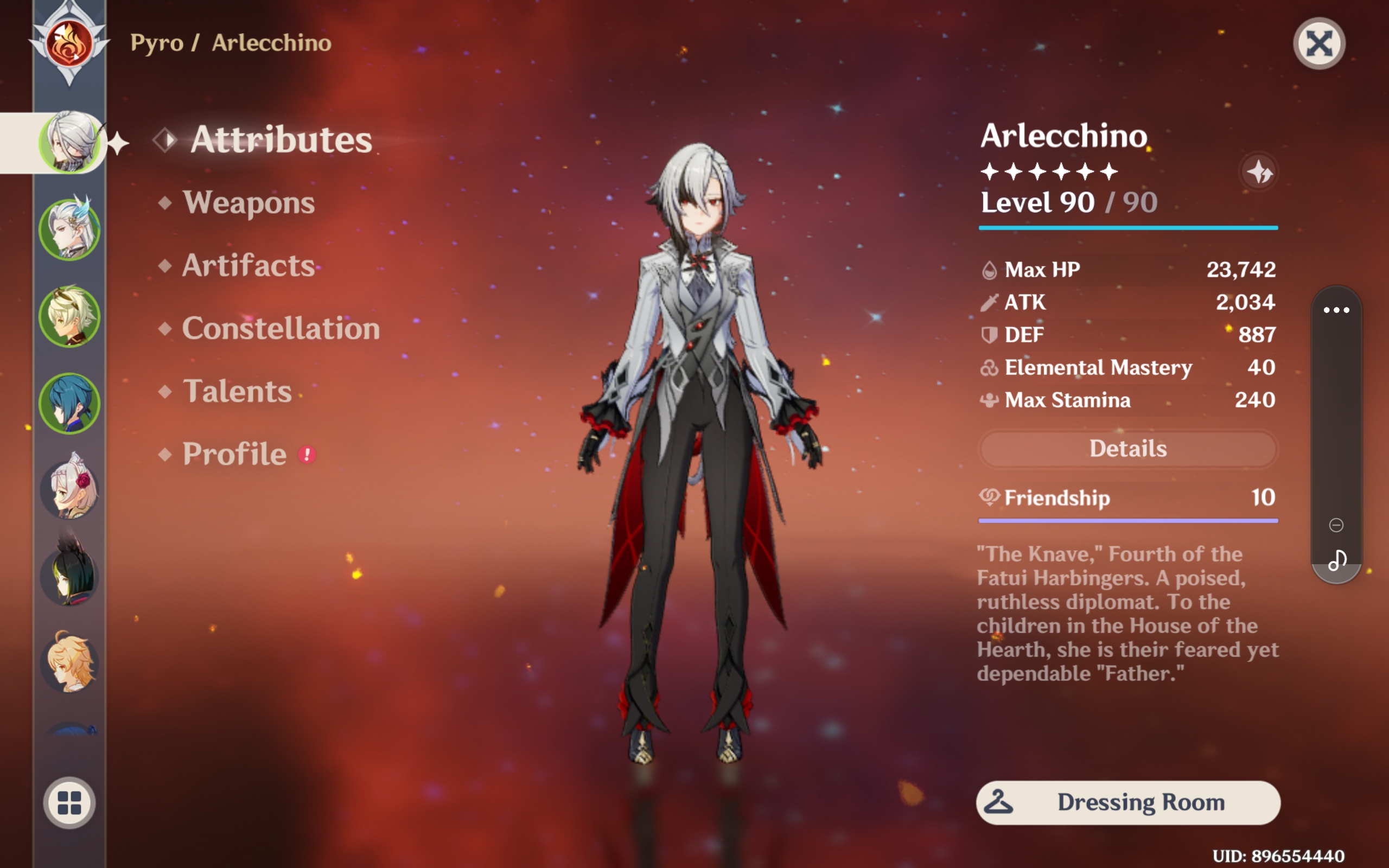The width and height of the screenshot is (1389, 868).
Task: Select Neuvillette's portrait in the sidebar
Action: click(x=69, y=229)
